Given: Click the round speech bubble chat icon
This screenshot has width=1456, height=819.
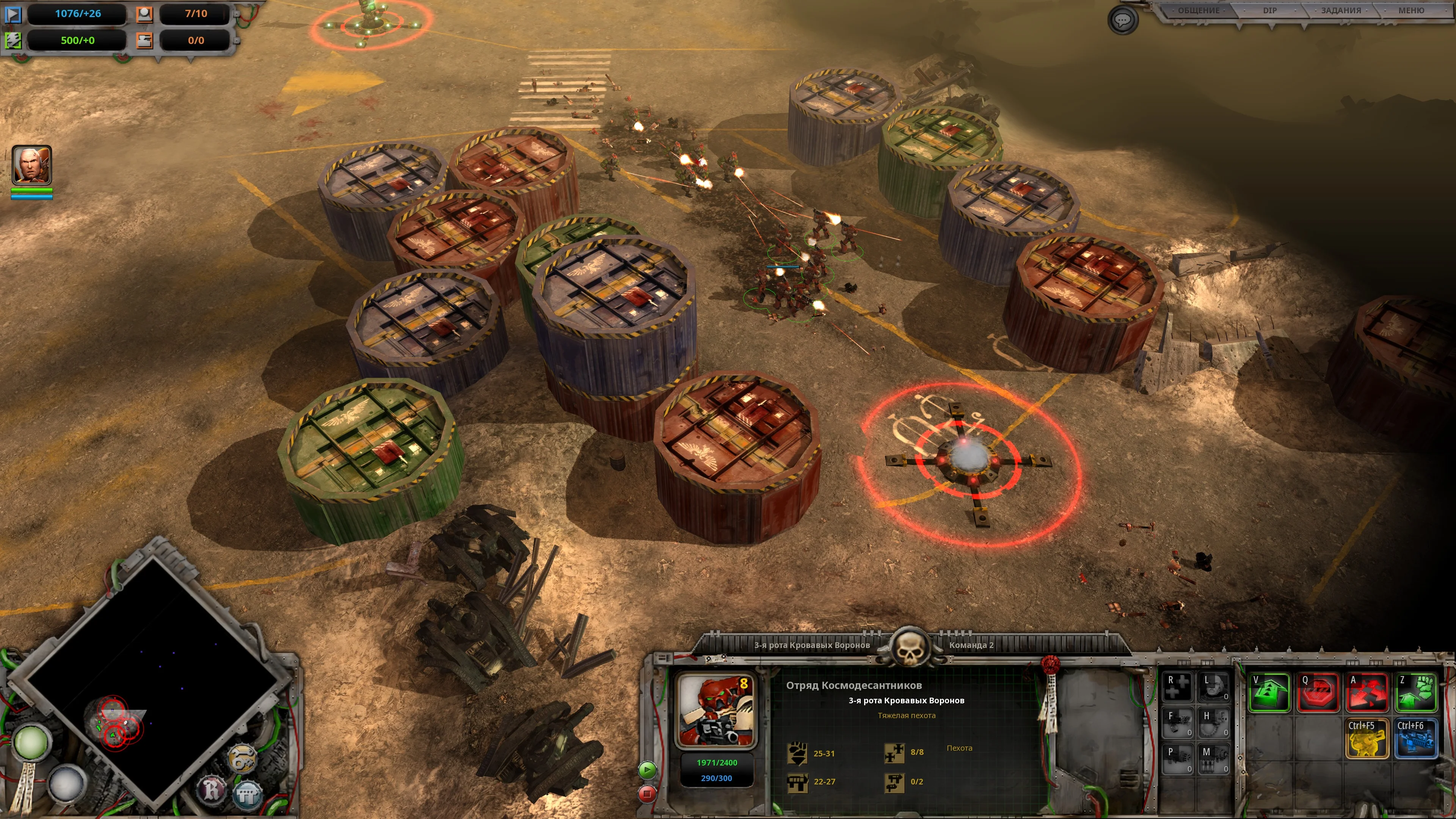Looking at the screenshot, I should coord(1122,21).
